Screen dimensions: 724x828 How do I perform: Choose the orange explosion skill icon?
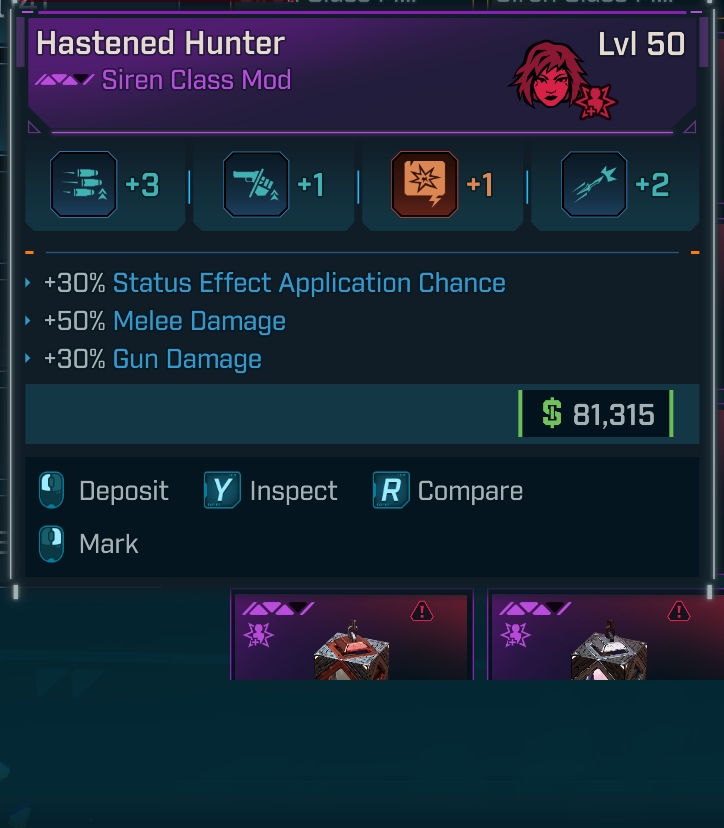click(425, 185)
